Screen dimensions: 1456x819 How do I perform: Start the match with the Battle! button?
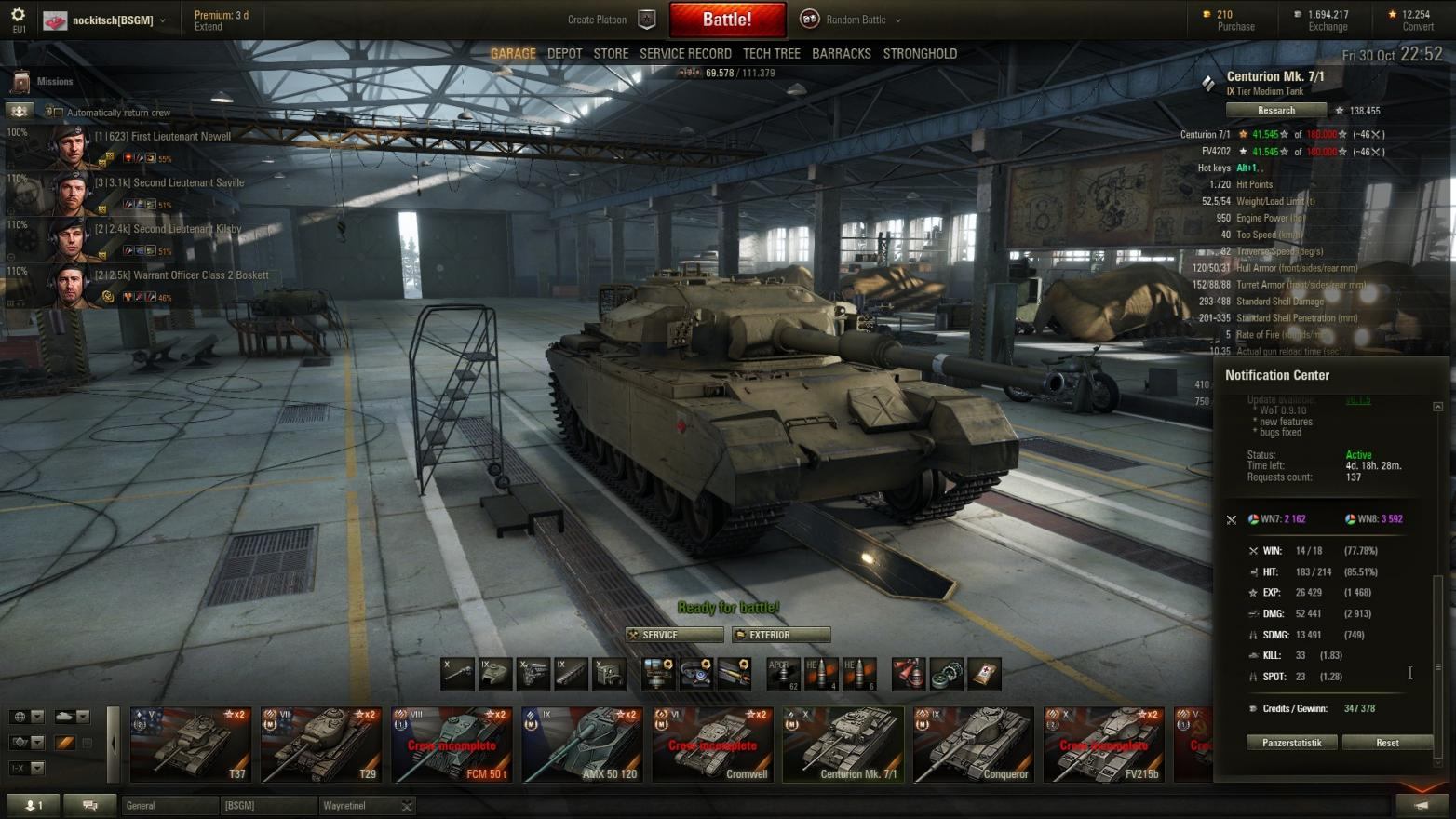727,20
